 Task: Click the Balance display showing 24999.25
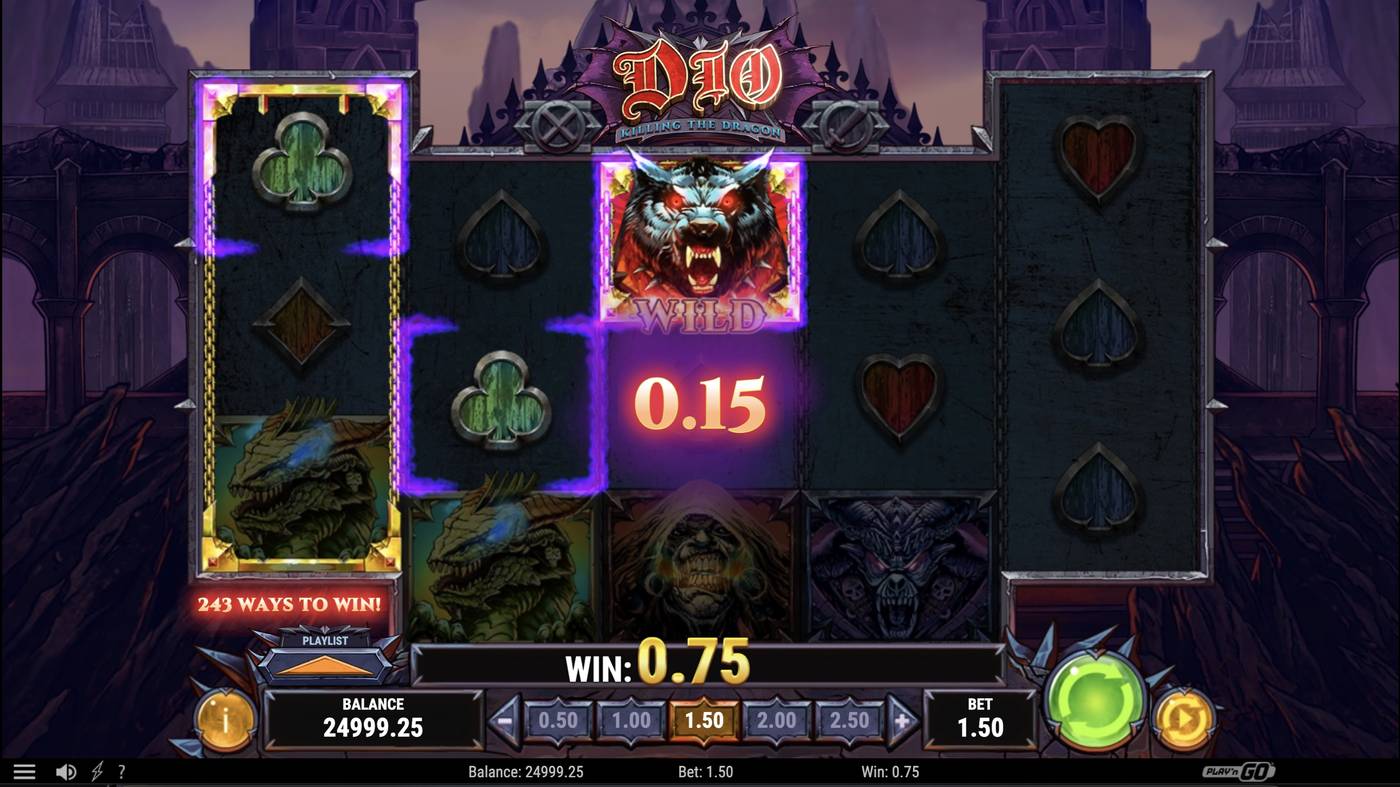[x=374, y=718]
